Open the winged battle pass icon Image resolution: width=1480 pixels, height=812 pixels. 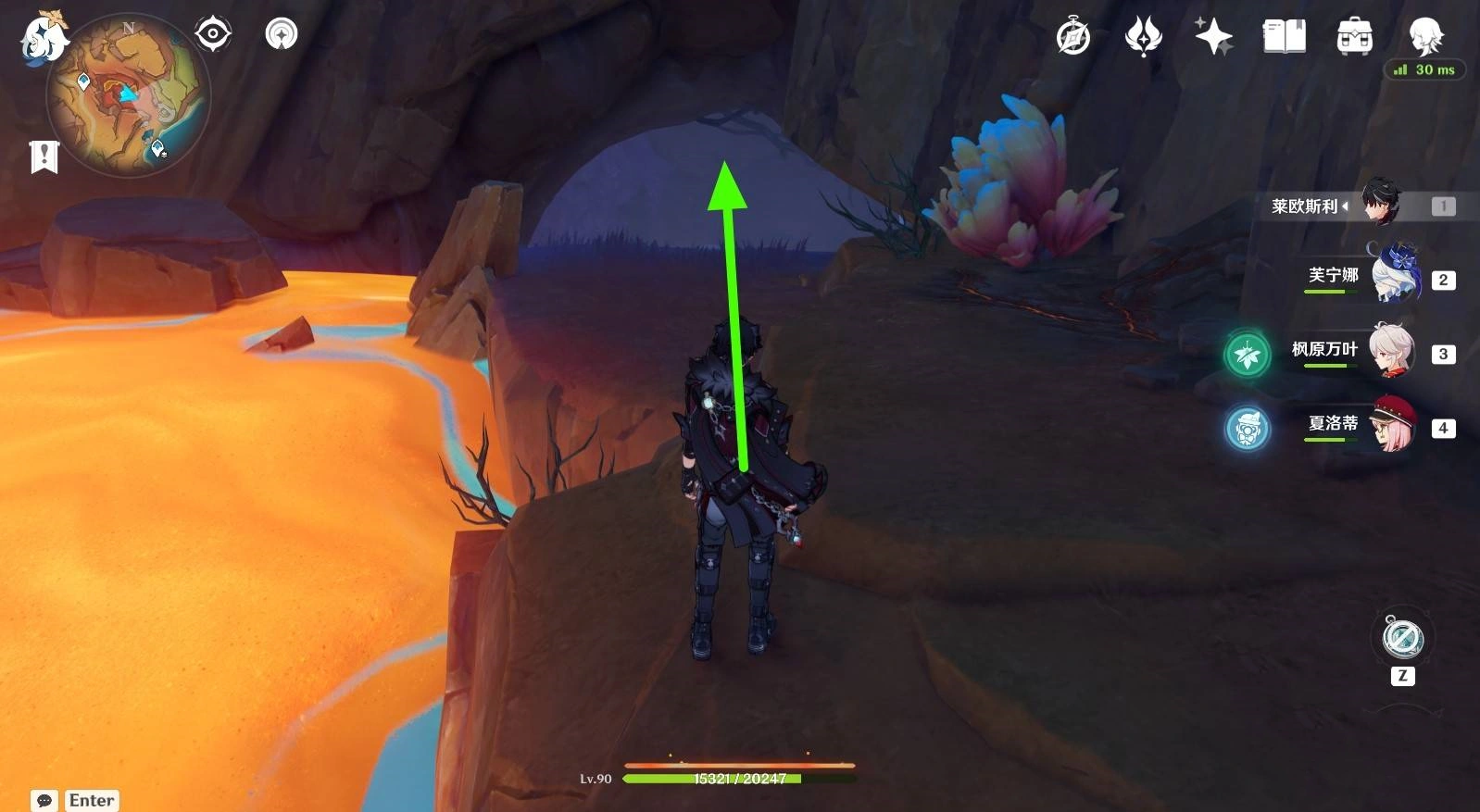pyautogui.click(x=1143, y=37)
